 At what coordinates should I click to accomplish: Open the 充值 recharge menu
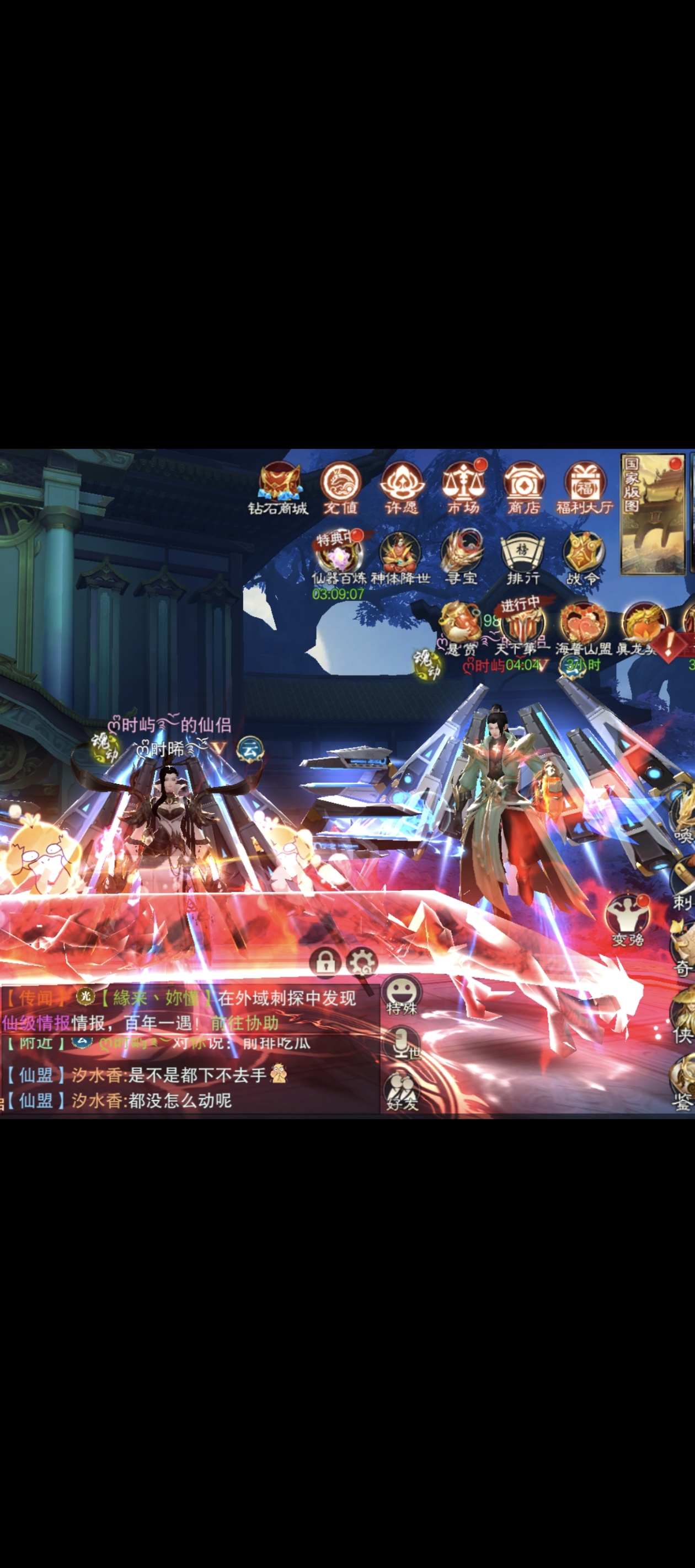[x=340, y=485]
